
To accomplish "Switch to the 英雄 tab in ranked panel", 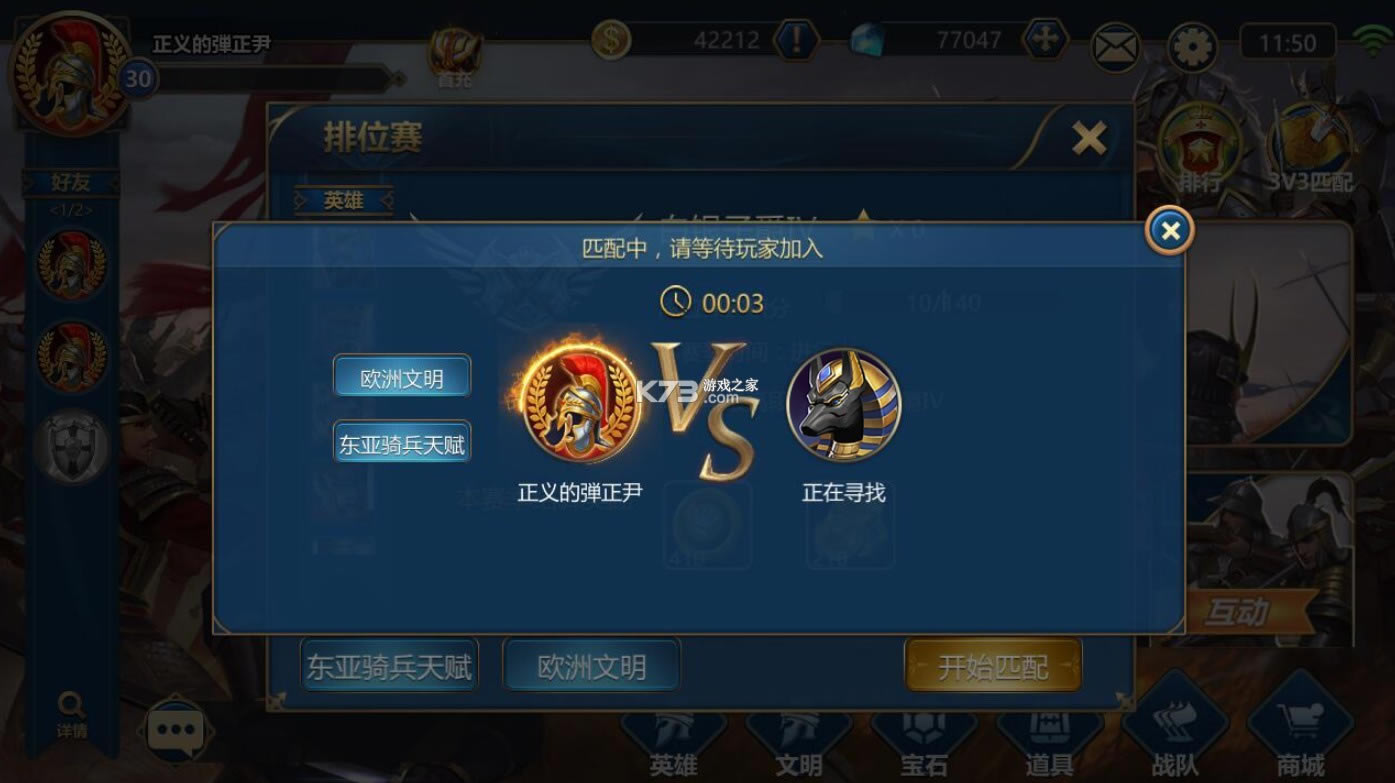I will point(345,200).
